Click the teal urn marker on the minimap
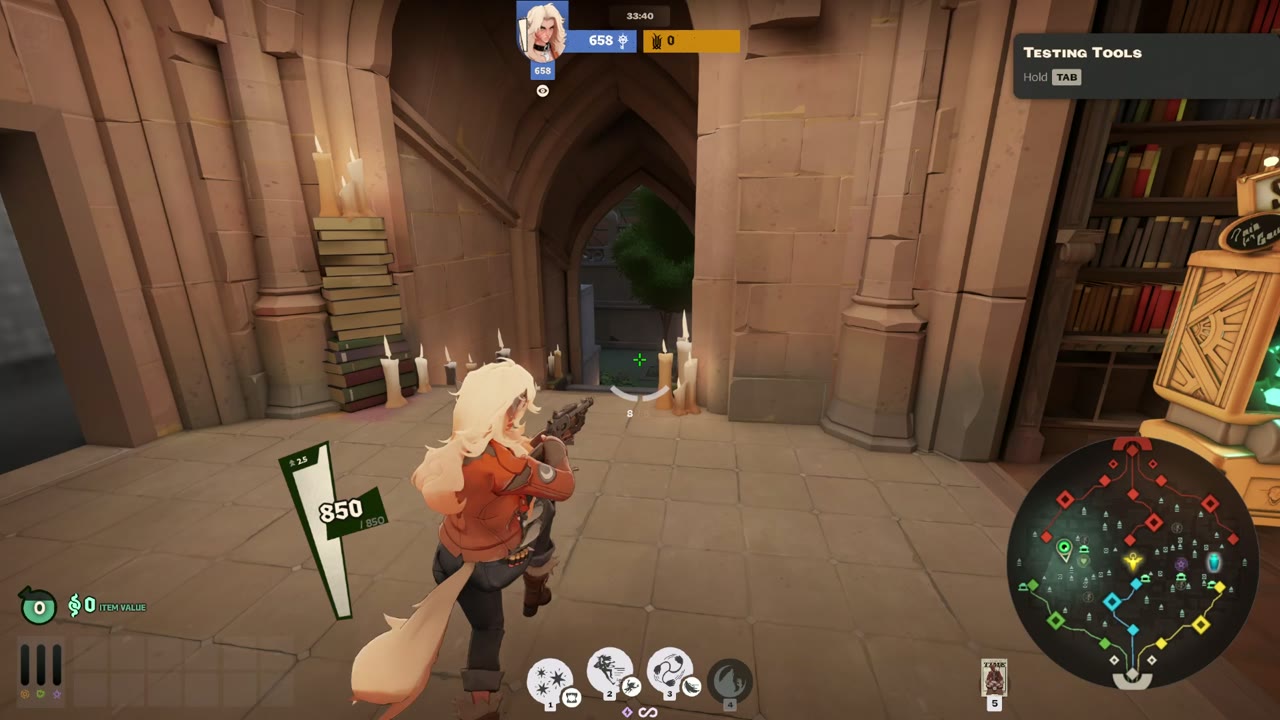Screen dimensions: 1280x720 click(x=1214, y=562)
